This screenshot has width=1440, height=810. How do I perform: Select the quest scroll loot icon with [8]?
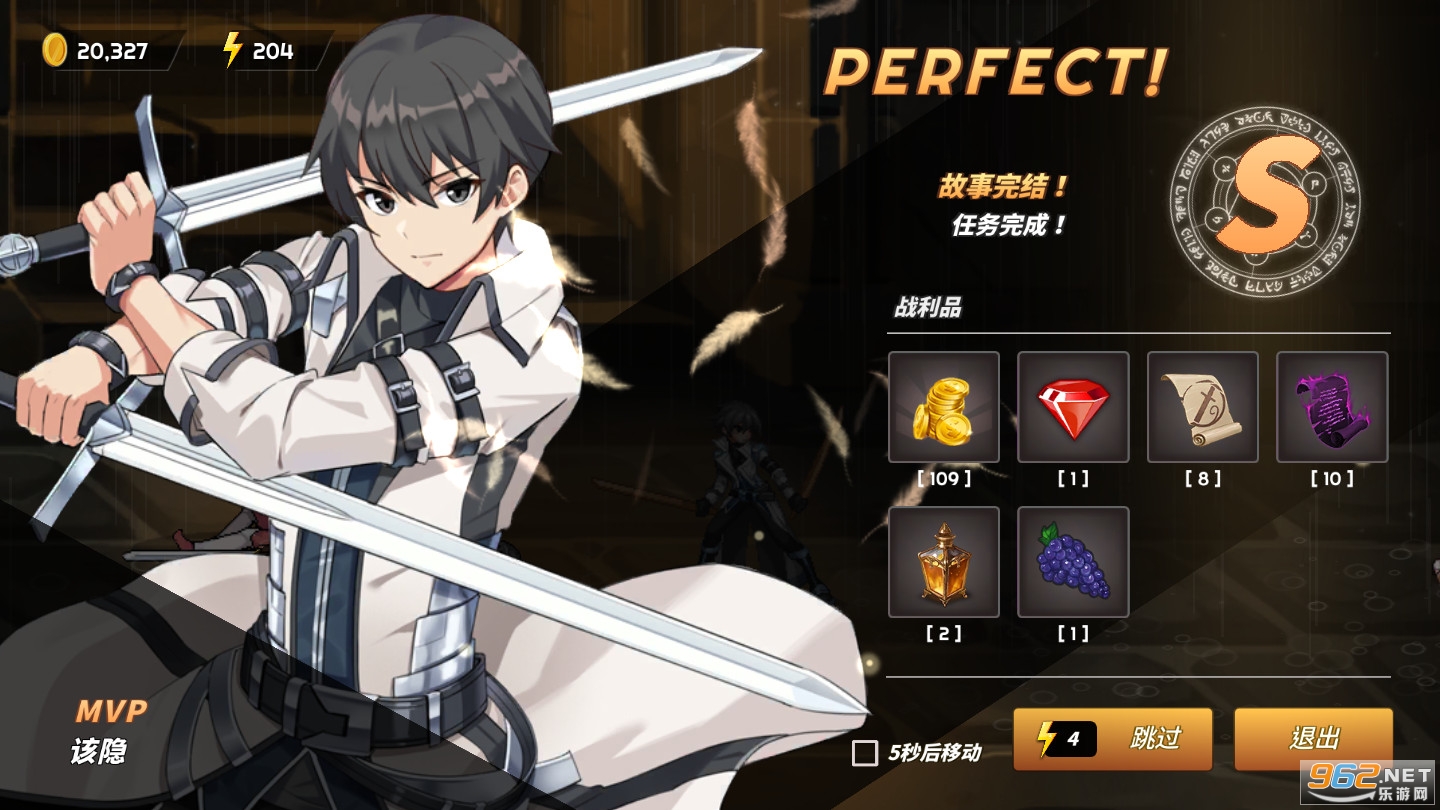click(1202, 407)
